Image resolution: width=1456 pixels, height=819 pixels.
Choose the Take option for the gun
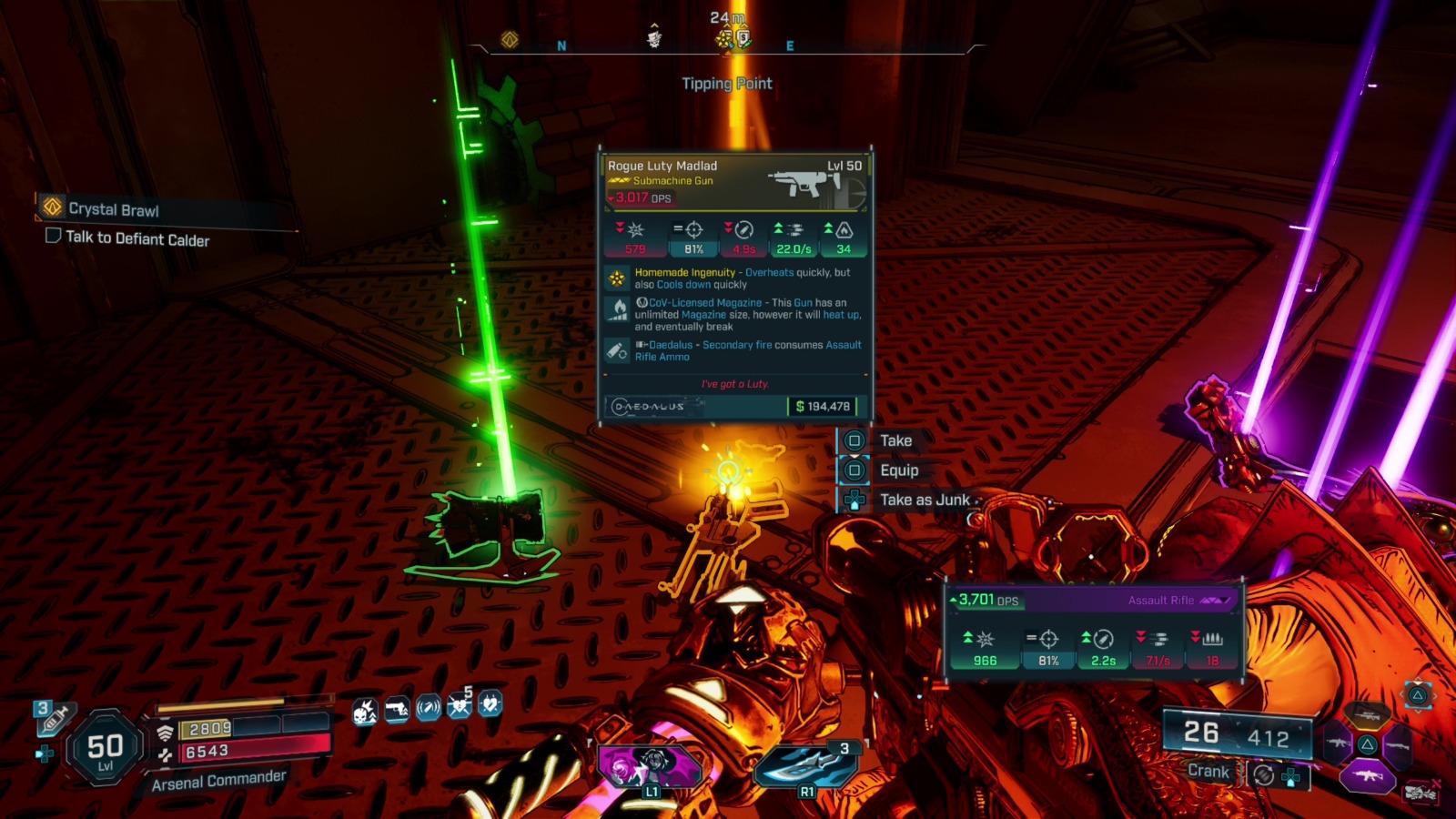(x=895, y=440)
